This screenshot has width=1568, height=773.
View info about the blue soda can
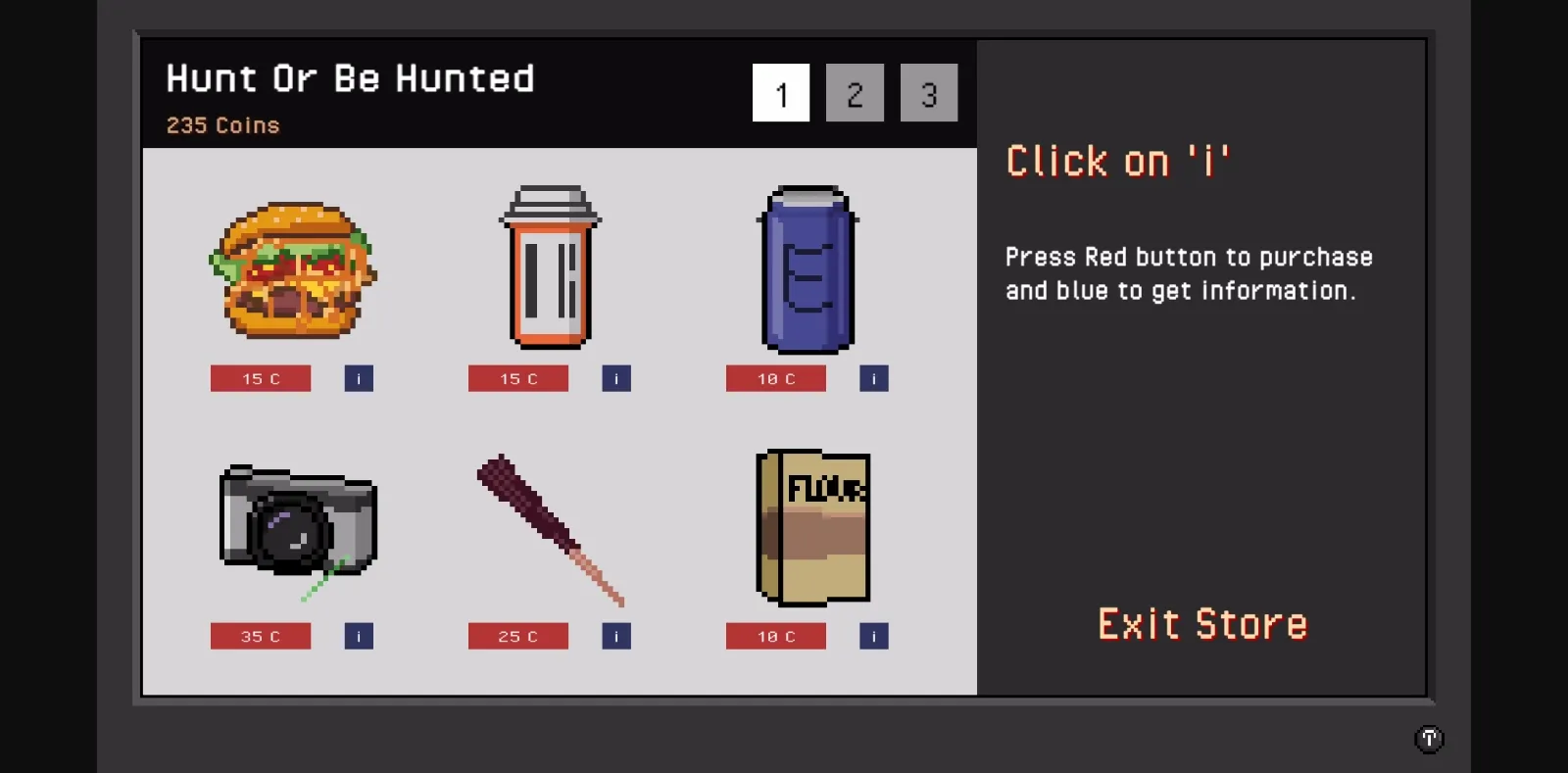(x=873, y=378)
